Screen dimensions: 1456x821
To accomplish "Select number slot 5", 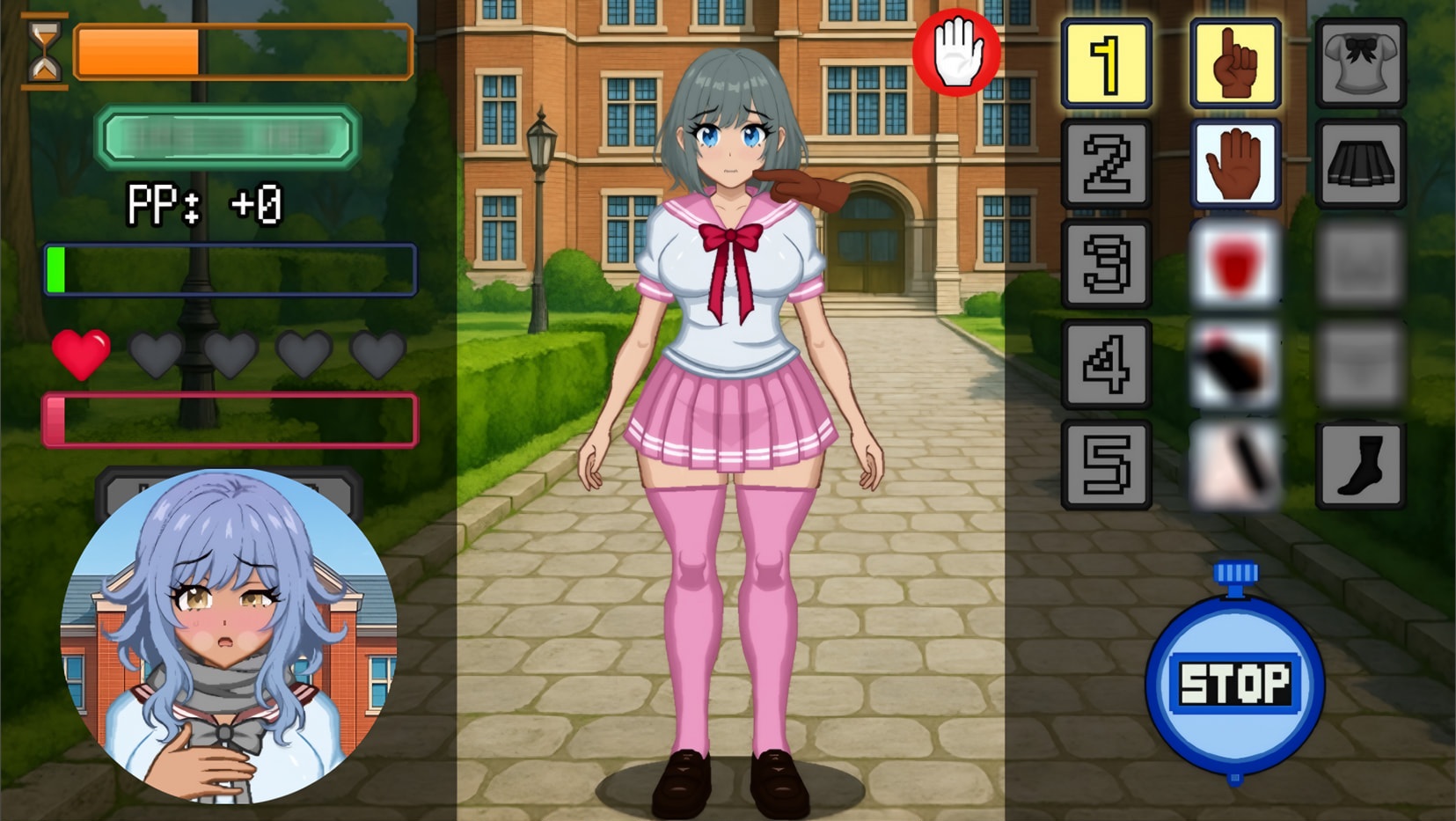I will [1106, 465].
